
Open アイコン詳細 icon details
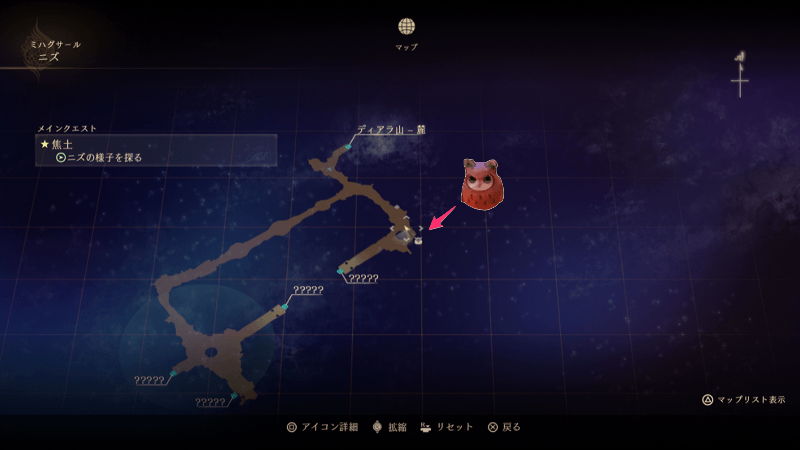point(321,427)
